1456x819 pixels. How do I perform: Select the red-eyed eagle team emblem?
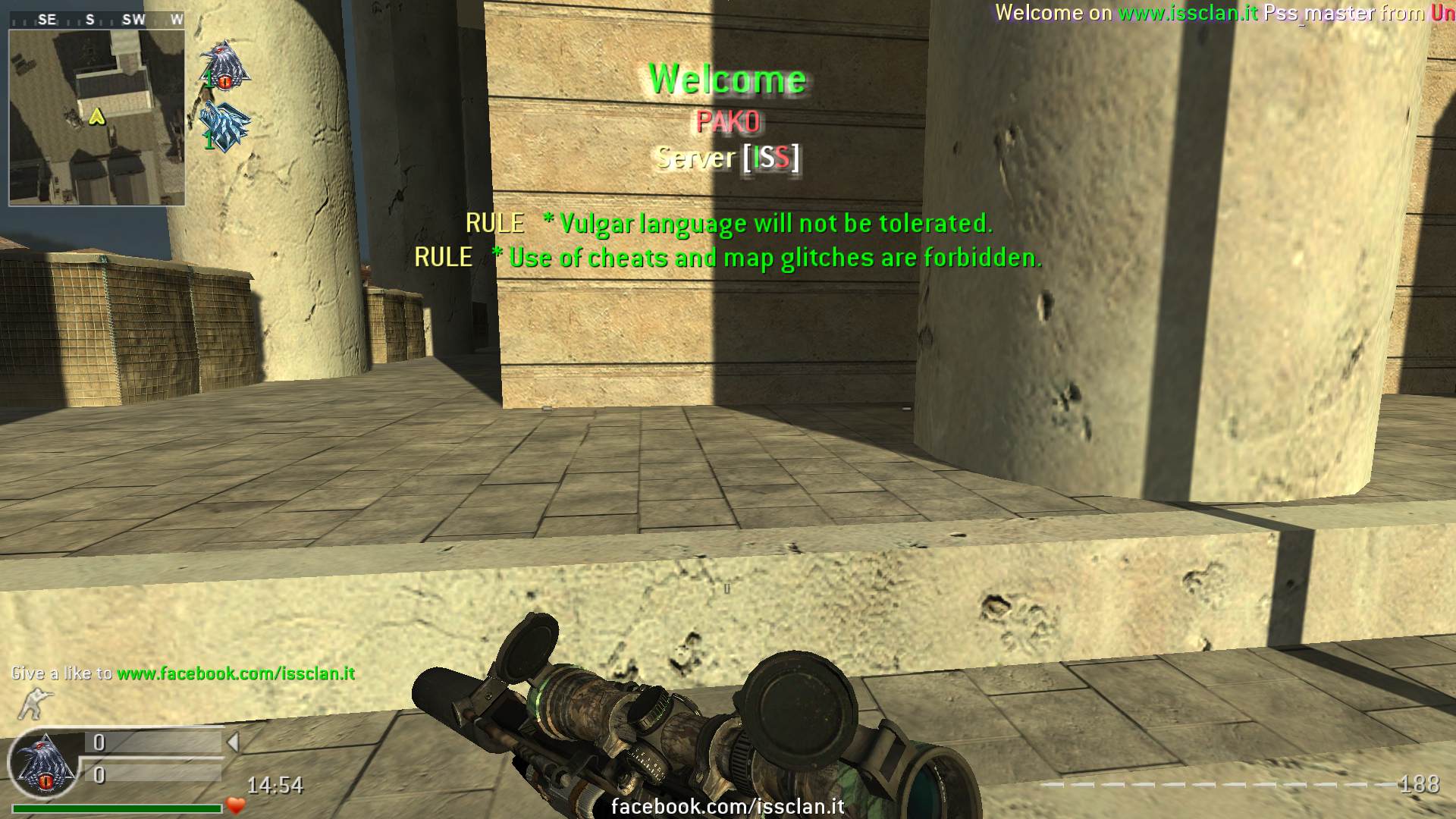tap(224, 67)
